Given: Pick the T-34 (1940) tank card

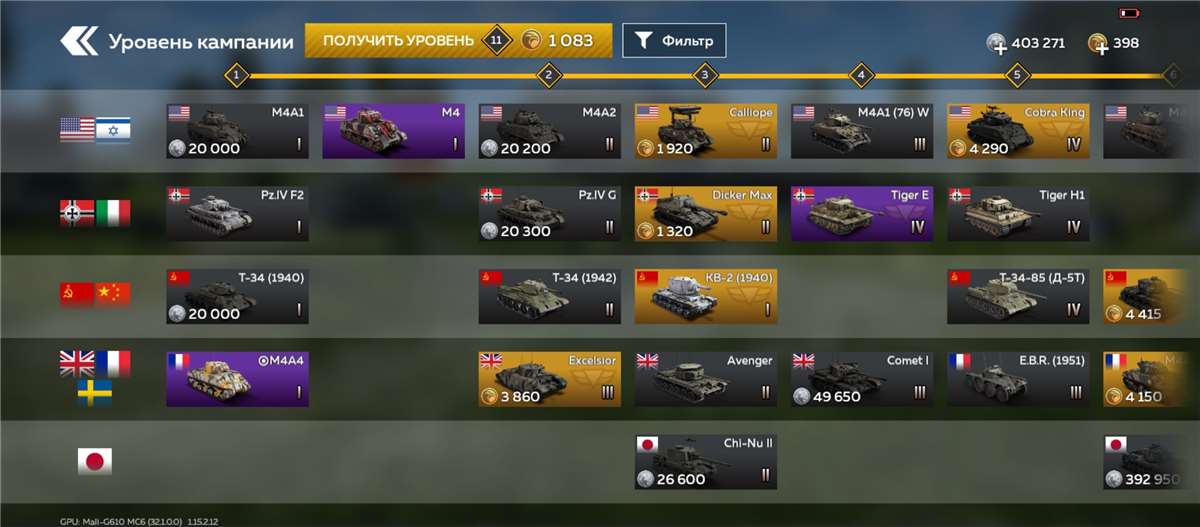Looking at the screenshot, I should 237,296.
